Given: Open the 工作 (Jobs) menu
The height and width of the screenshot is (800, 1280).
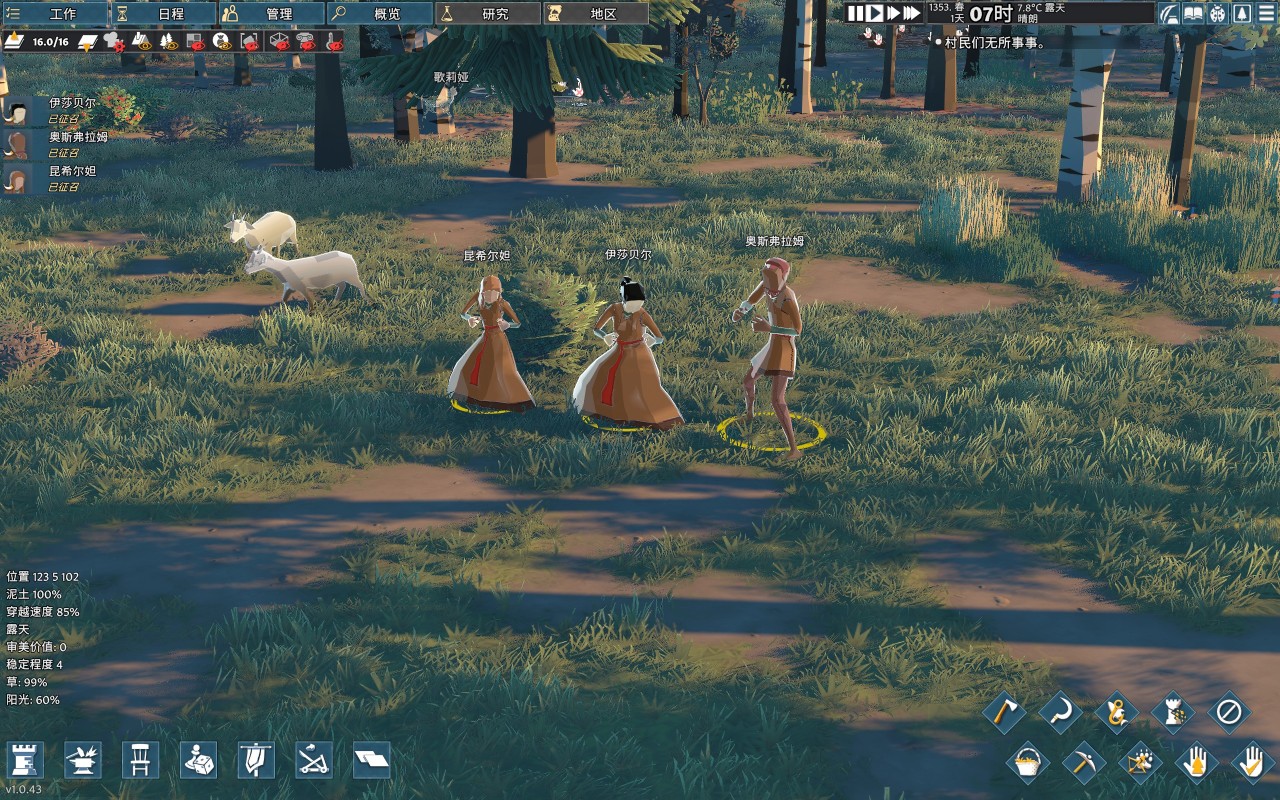Looking at the screenshot, I should click(x=55, y=14).
